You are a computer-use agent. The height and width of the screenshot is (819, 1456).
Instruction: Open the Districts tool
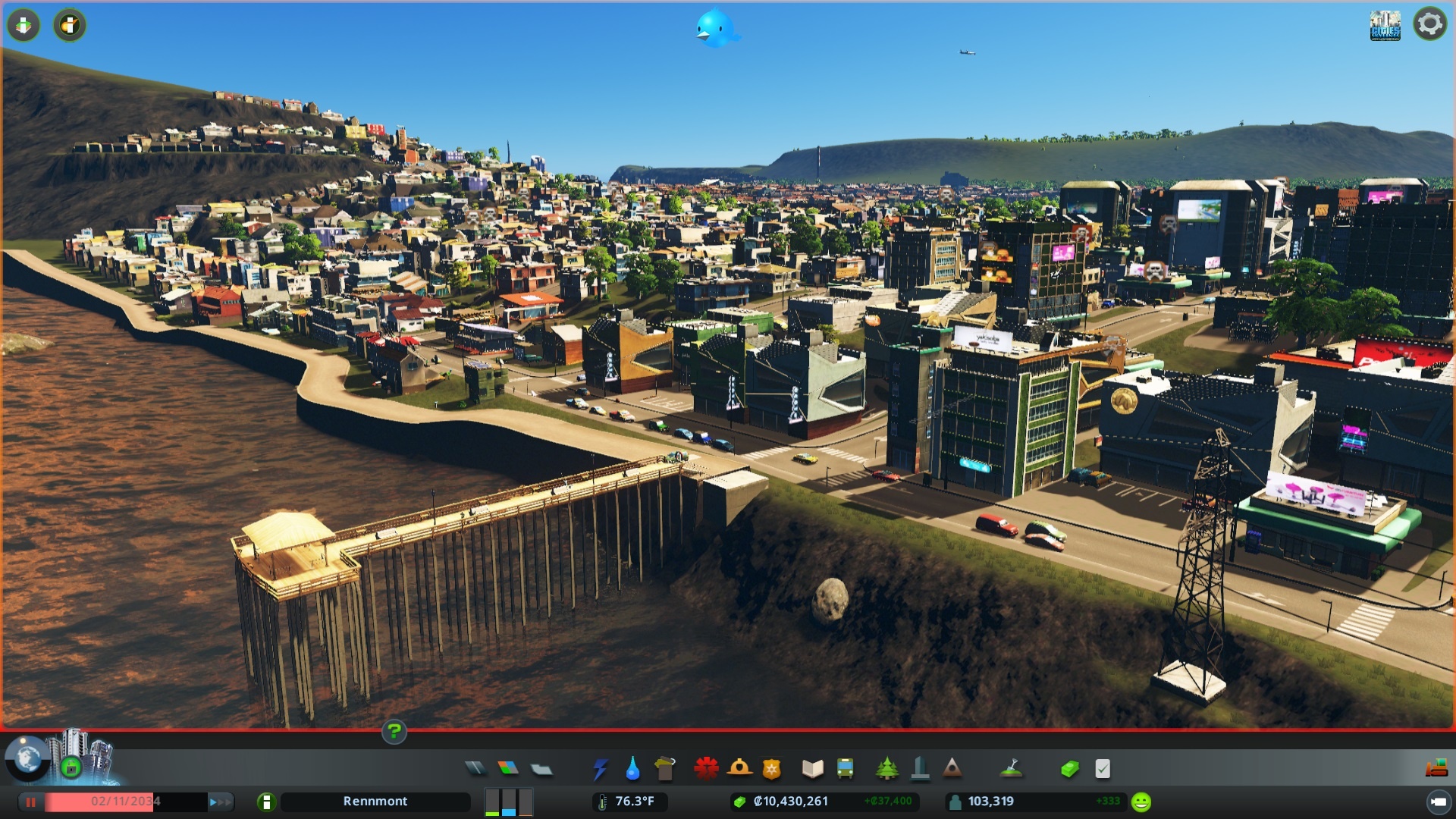541,769
